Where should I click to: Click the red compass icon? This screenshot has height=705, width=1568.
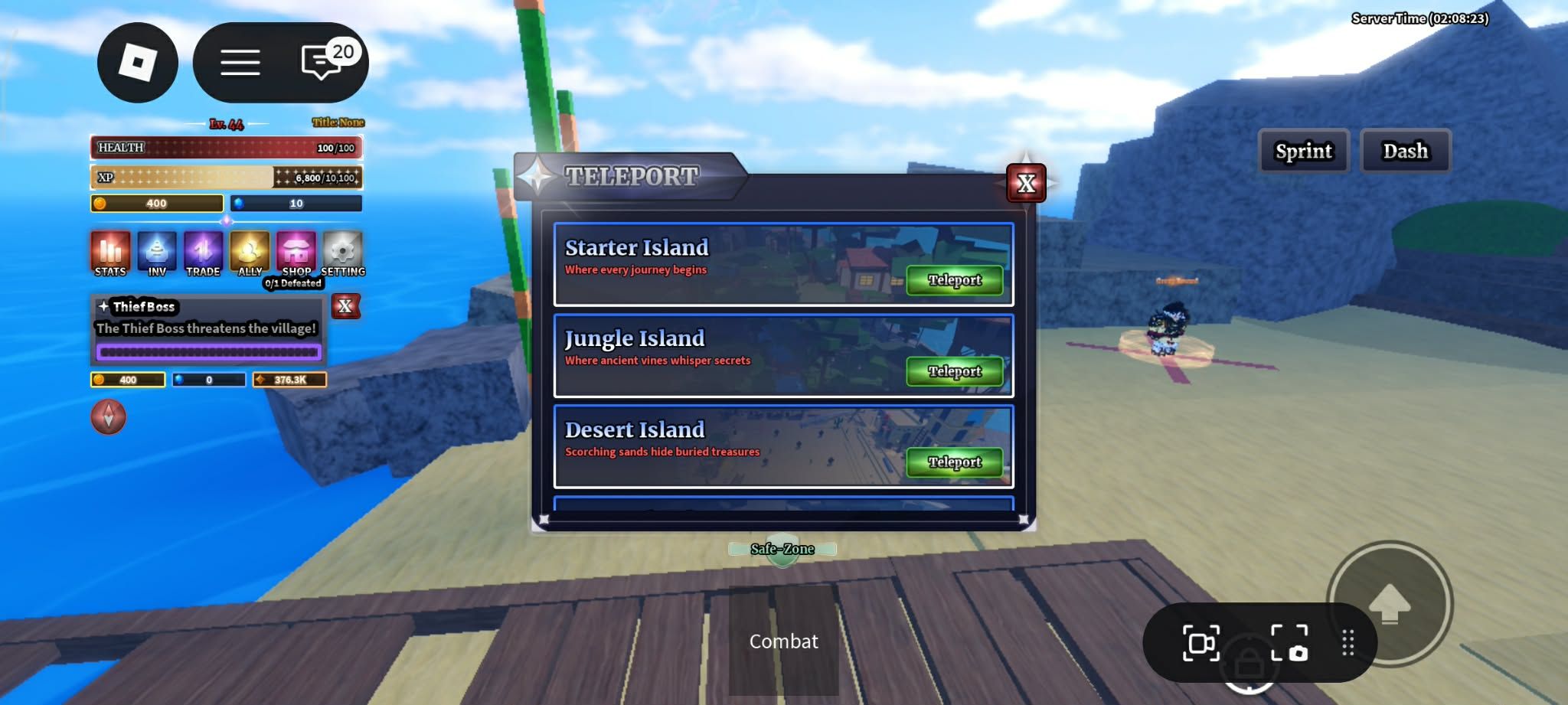pos(109,417)
